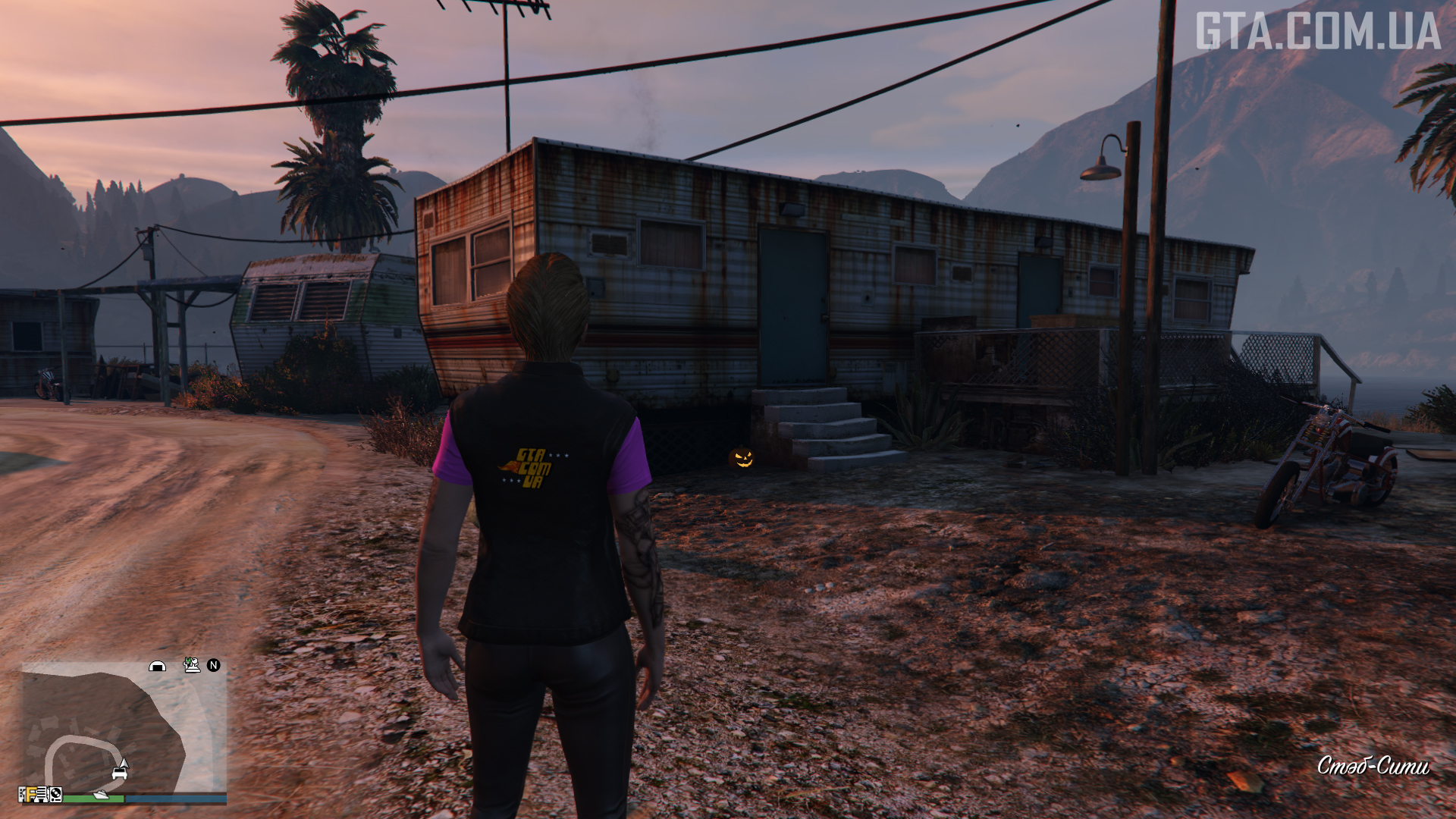Select the nightclub turntable blip
The width and height of the screenshot is (1456, 819).
click(x=55, y=795)
